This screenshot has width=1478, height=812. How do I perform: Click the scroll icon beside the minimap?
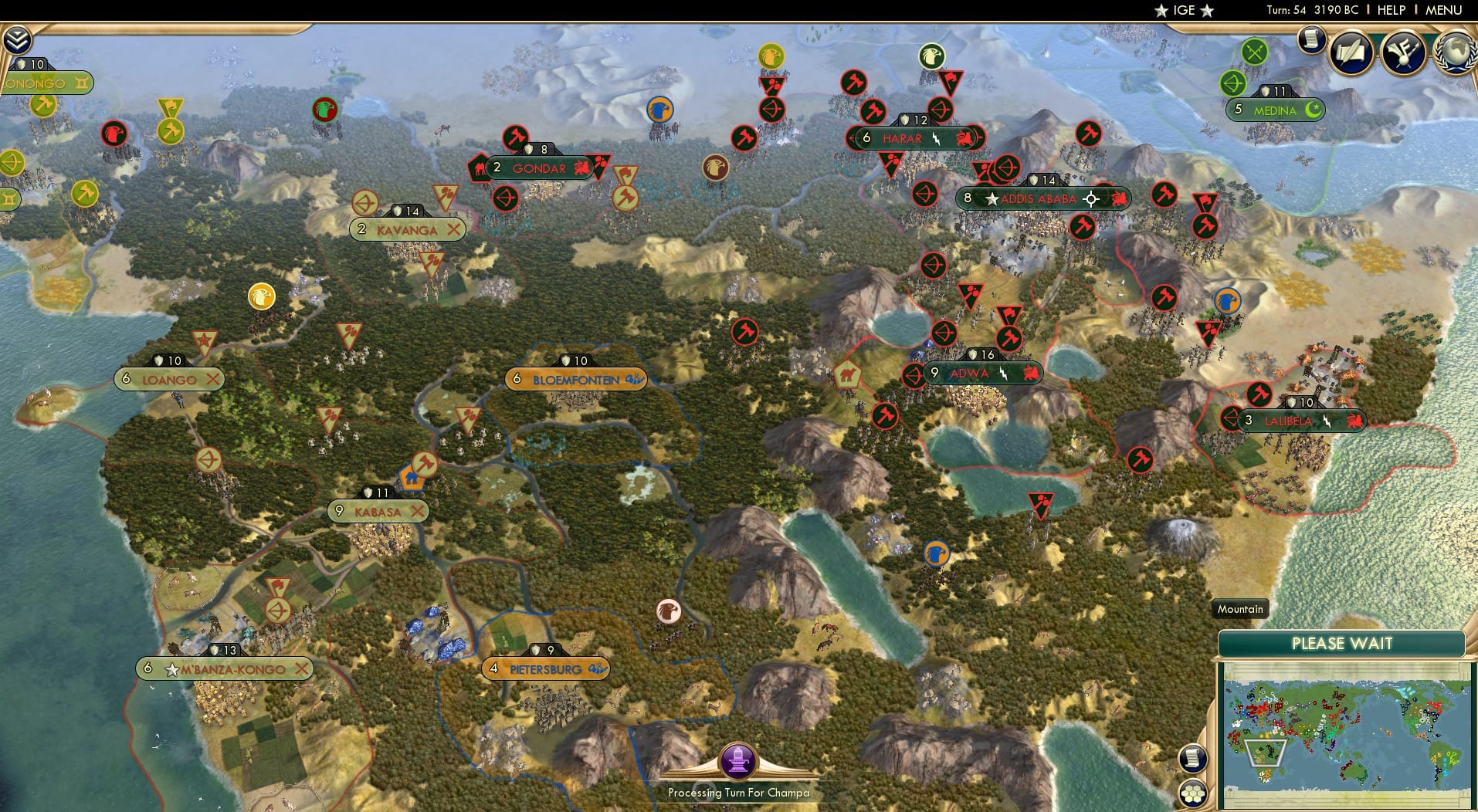1194,758
